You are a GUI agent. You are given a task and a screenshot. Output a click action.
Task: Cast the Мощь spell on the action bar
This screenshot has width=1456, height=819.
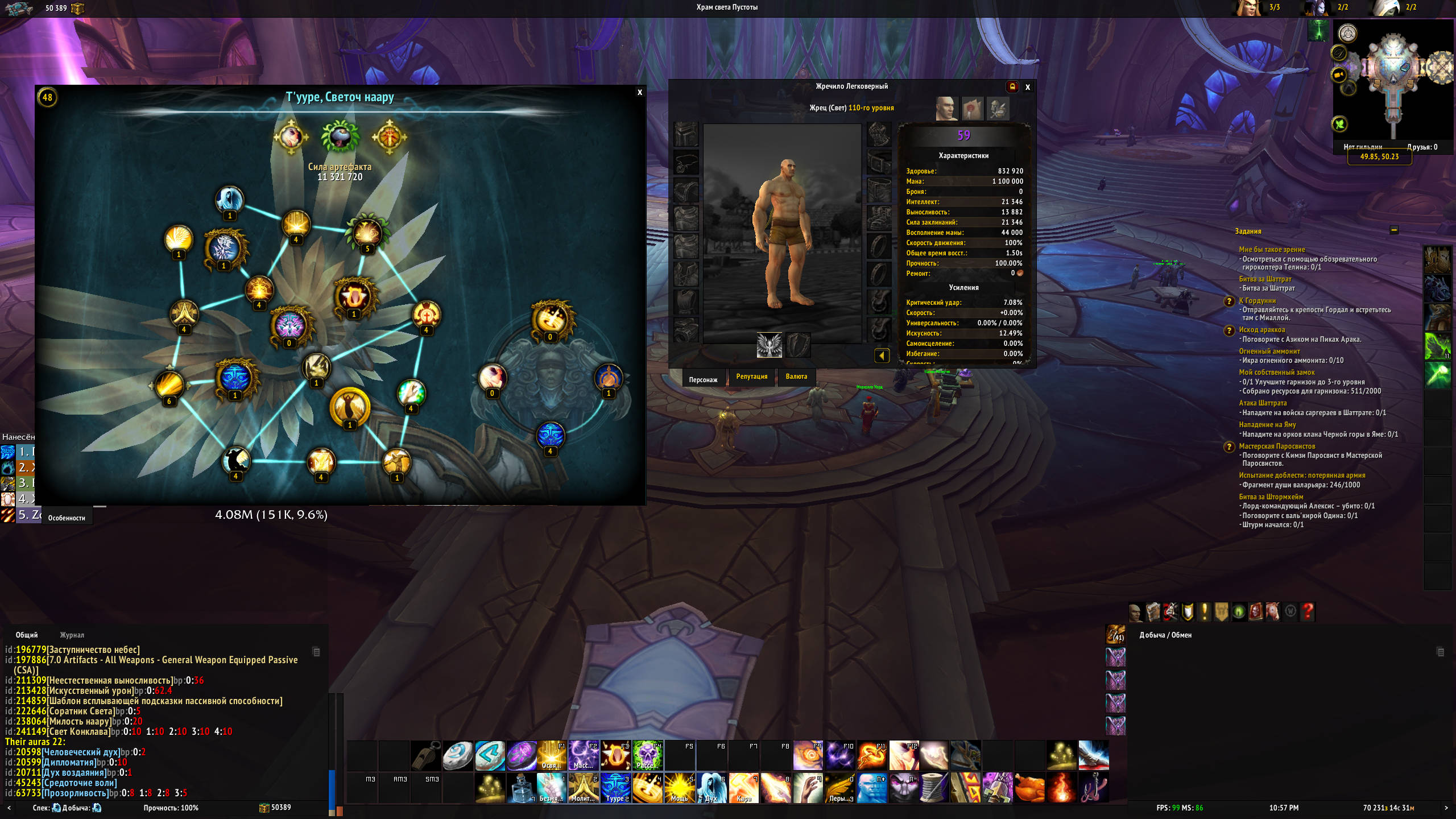(679, 788)
